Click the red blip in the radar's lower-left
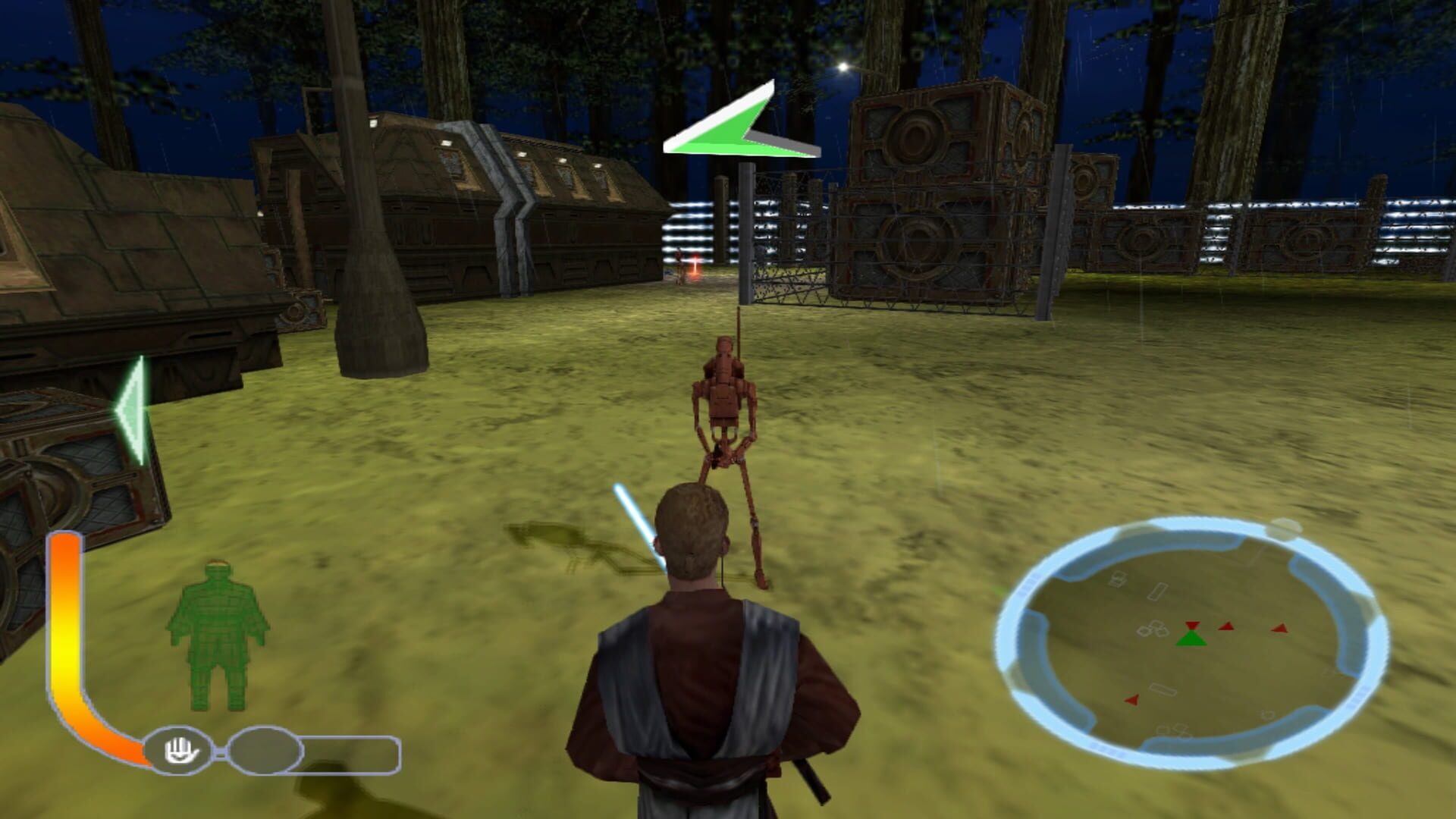This screenshot has width=1456, height=819. 1133,701
